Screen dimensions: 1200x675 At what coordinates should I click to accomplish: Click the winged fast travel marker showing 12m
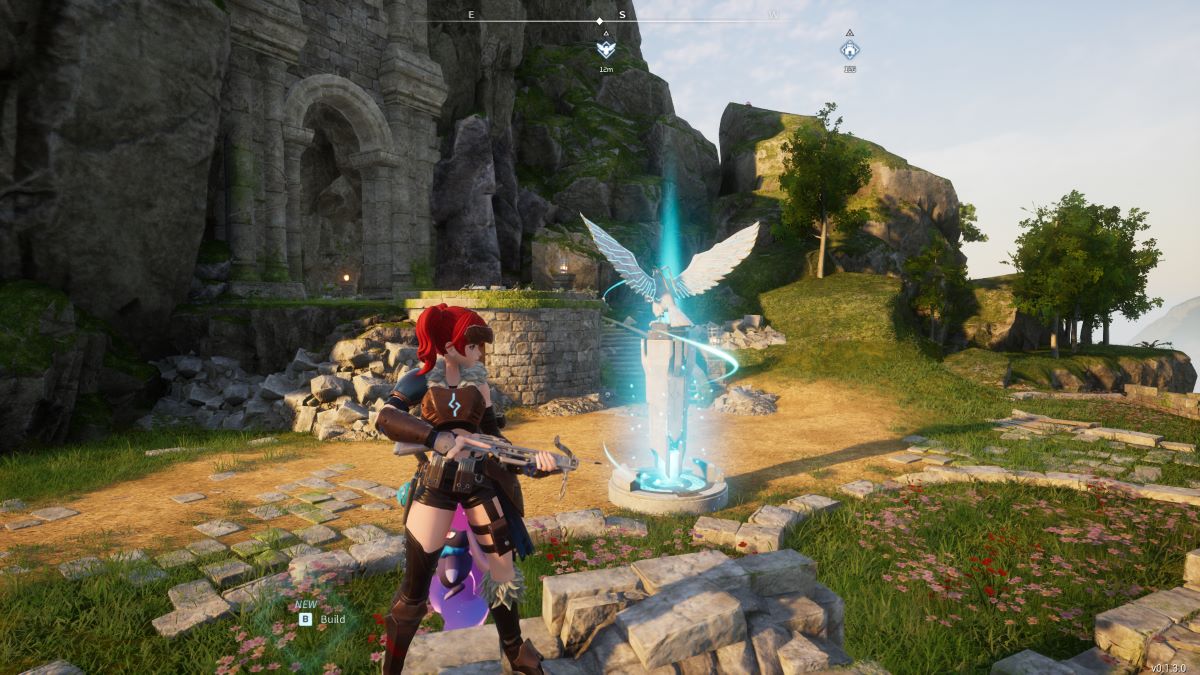[x=605, y=48]
